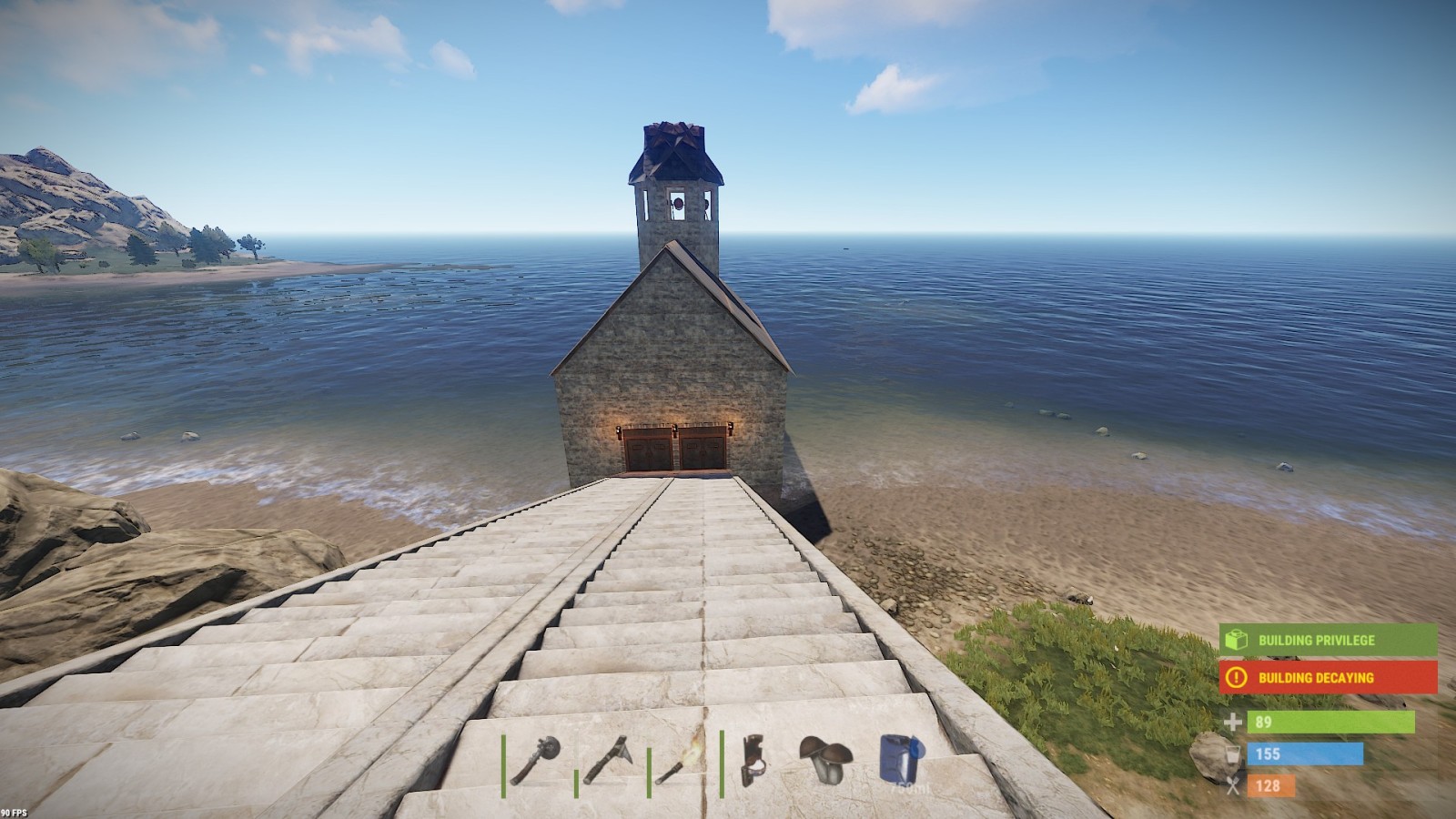Choose the lit torch slot
Viewport: 1456px width, 819px height.
(681, 760)
